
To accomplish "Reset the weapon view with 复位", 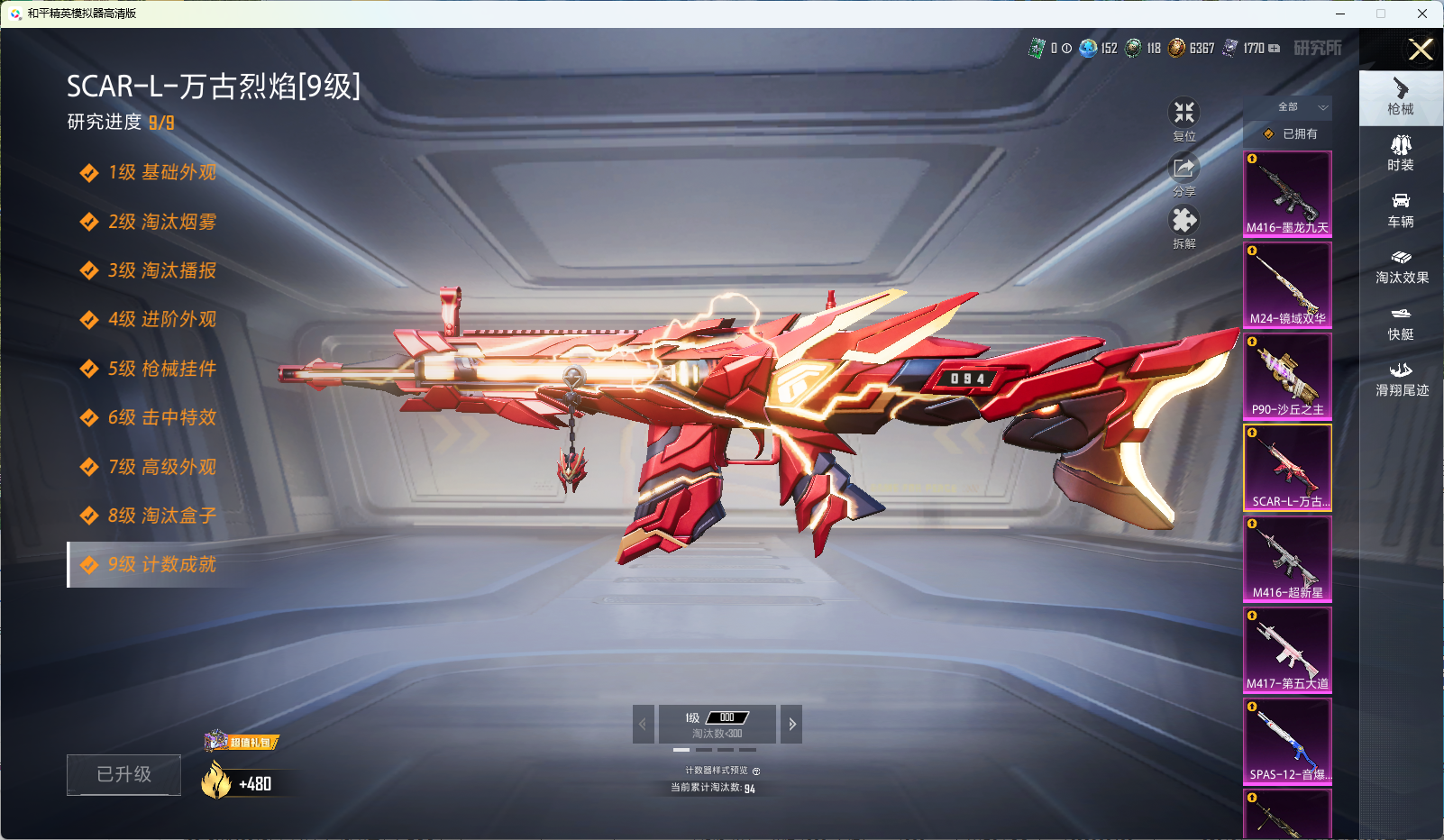I will 1184,119.
